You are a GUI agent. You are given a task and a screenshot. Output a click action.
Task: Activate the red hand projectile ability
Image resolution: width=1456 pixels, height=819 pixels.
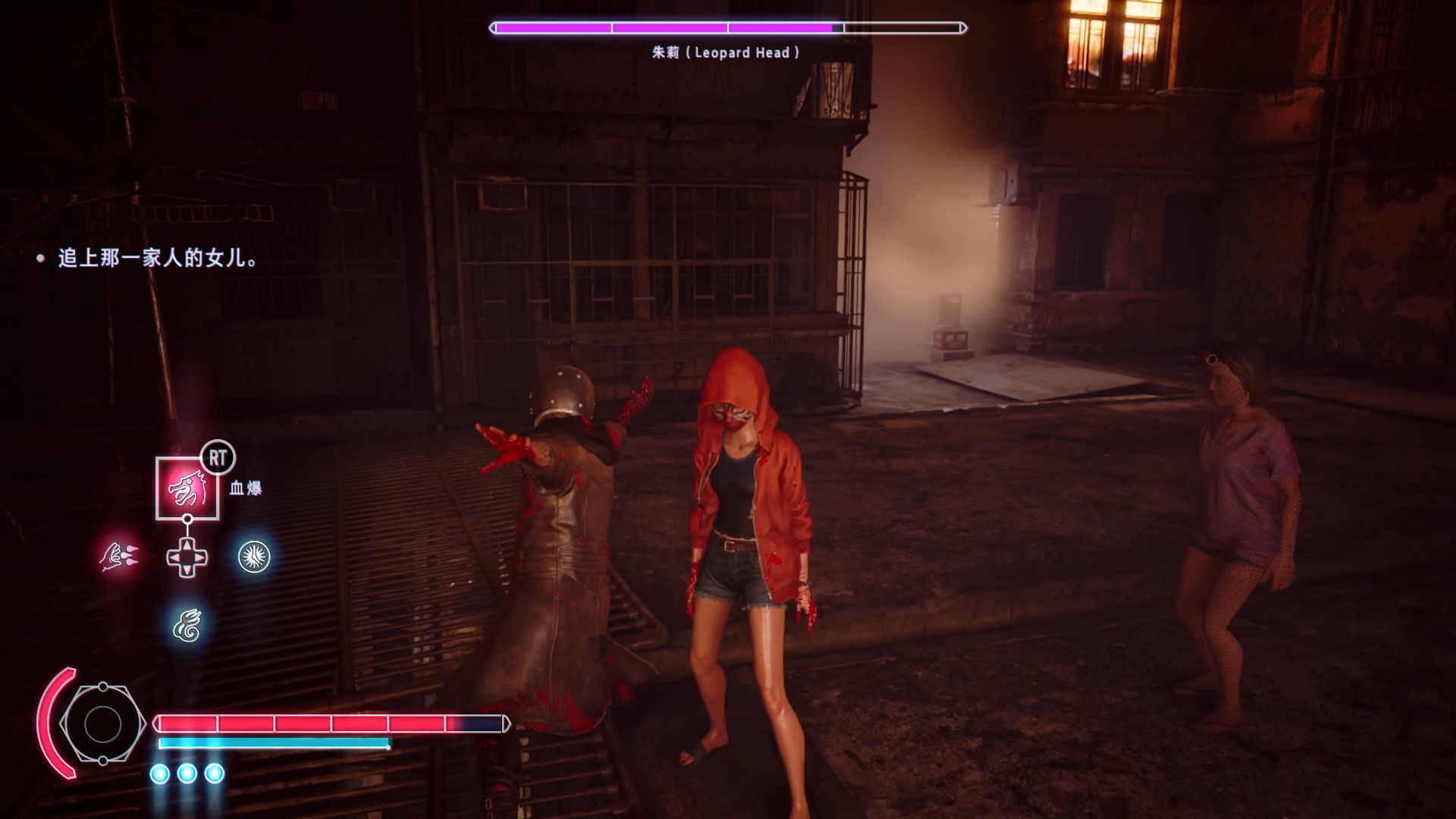tap(119, 557)
